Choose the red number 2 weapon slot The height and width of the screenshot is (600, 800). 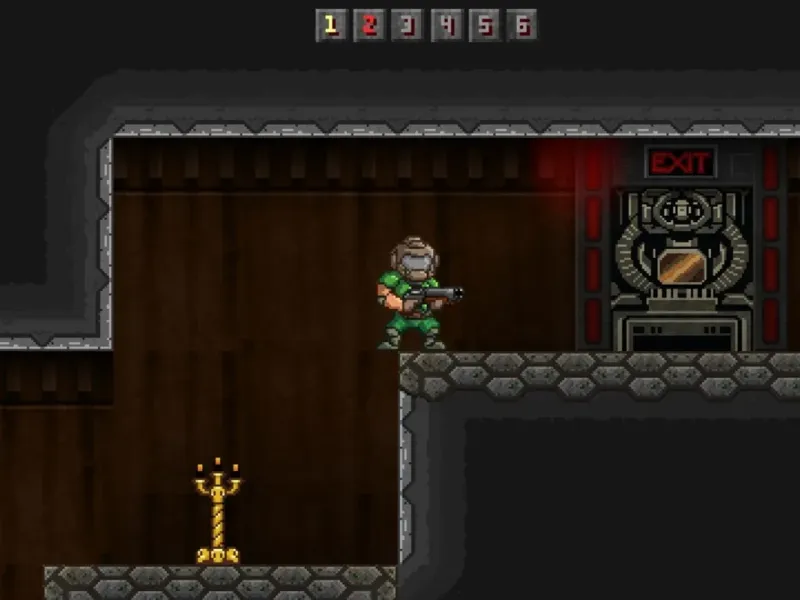click(x=369, y=25)
